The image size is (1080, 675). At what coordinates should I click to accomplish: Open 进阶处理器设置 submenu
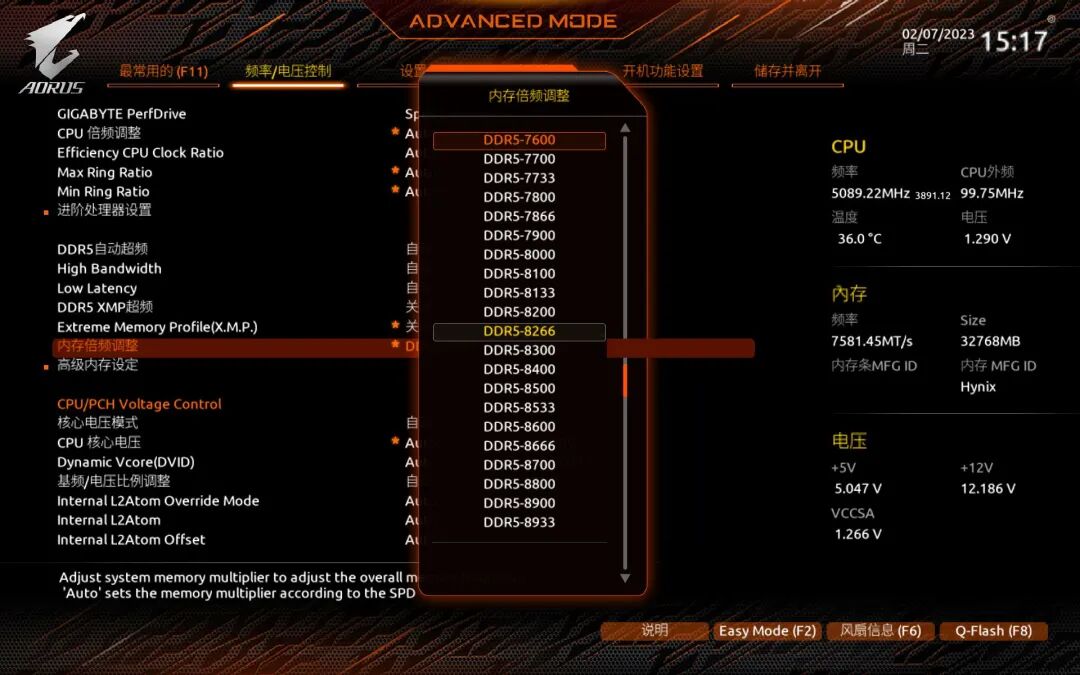104,210
